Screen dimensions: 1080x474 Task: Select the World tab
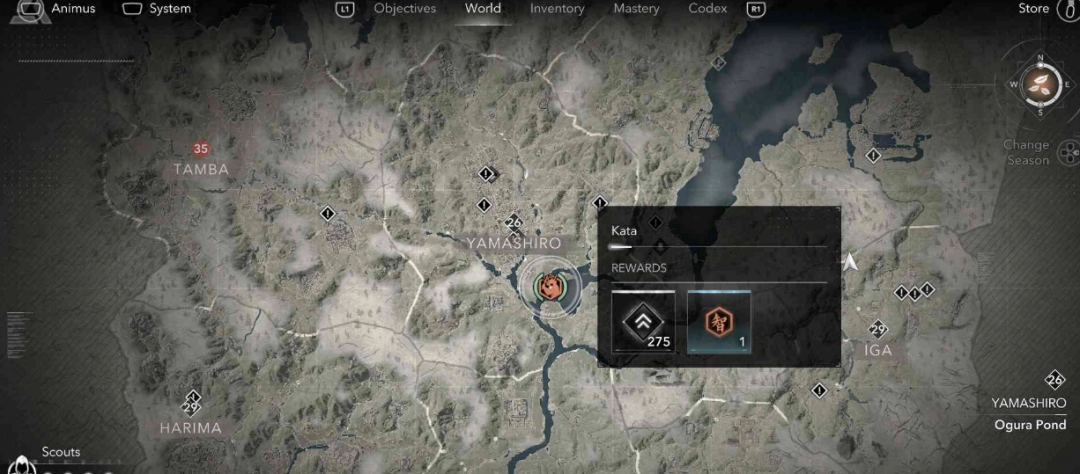pos(483,9)
